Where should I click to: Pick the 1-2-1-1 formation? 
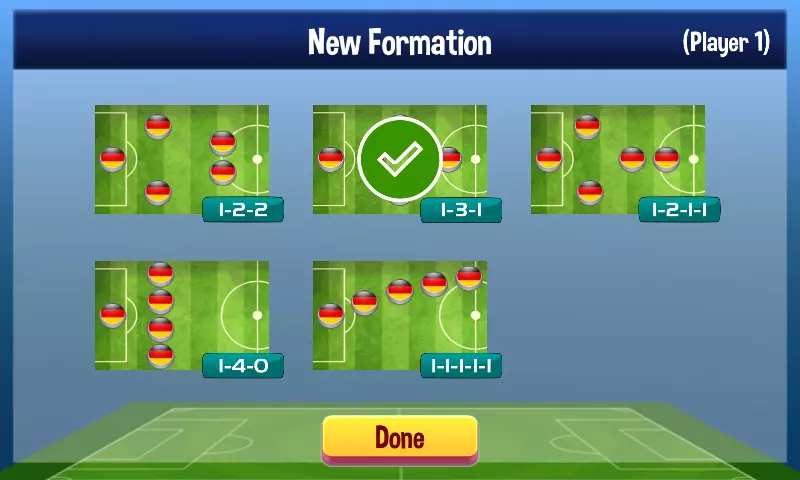[618, 160]
